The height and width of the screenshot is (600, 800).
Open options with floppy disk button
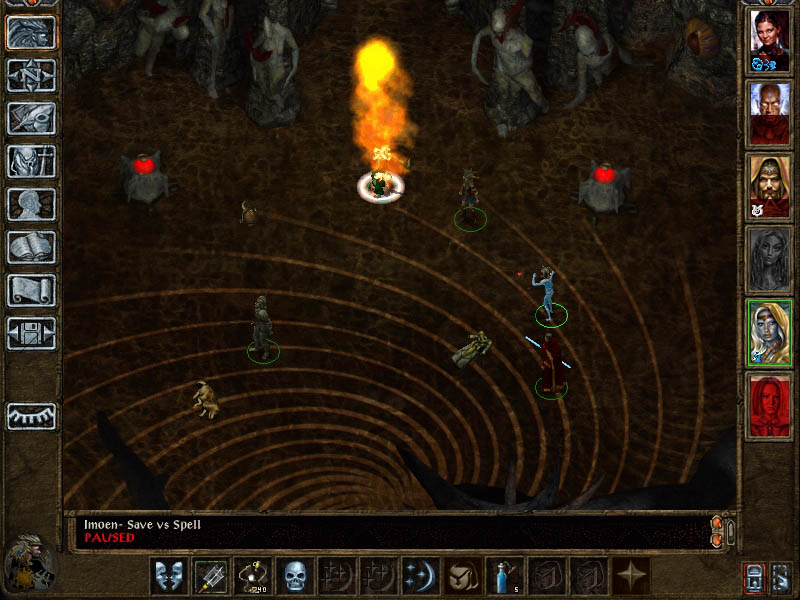point(31,333)
